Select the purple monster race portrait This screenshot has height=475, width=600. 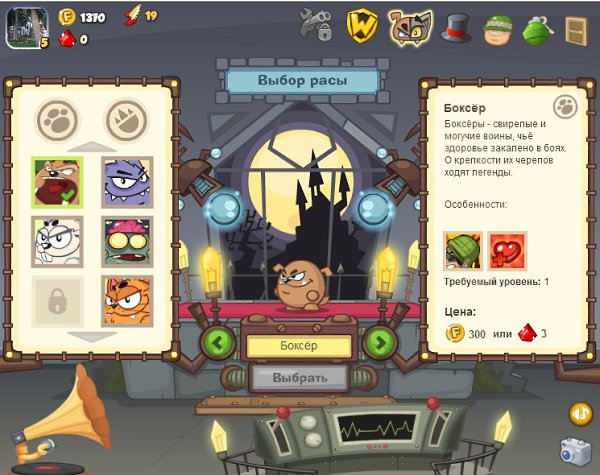pos(127,183)
